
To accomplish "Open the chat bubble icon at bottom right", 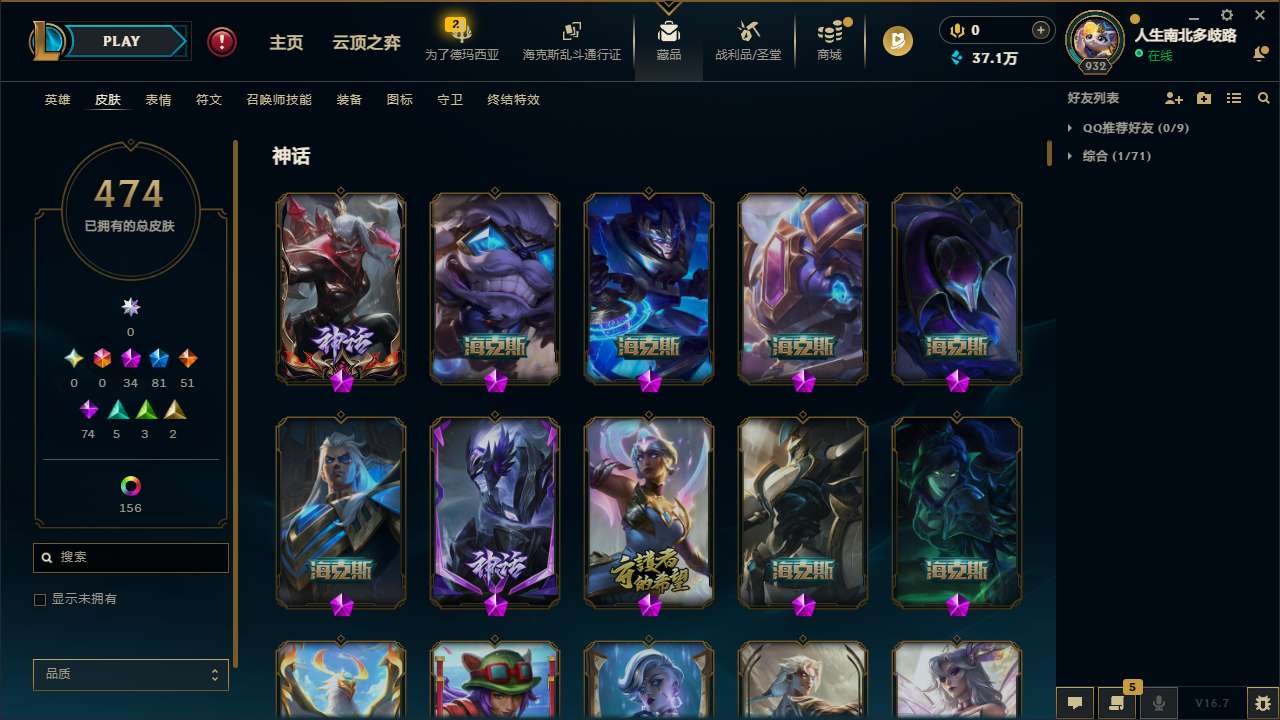I will (1074, 703).
